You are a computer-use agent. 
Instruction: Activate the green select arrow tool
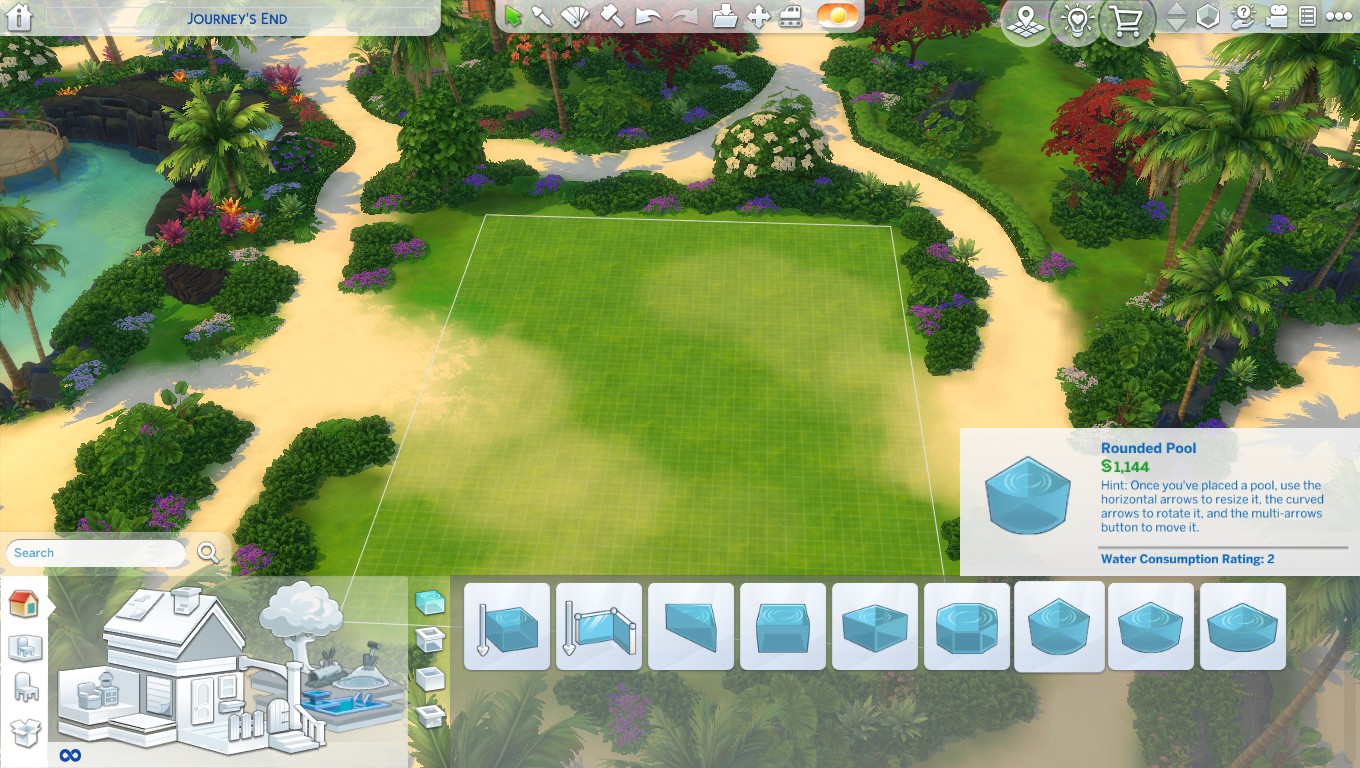[513, 16]
